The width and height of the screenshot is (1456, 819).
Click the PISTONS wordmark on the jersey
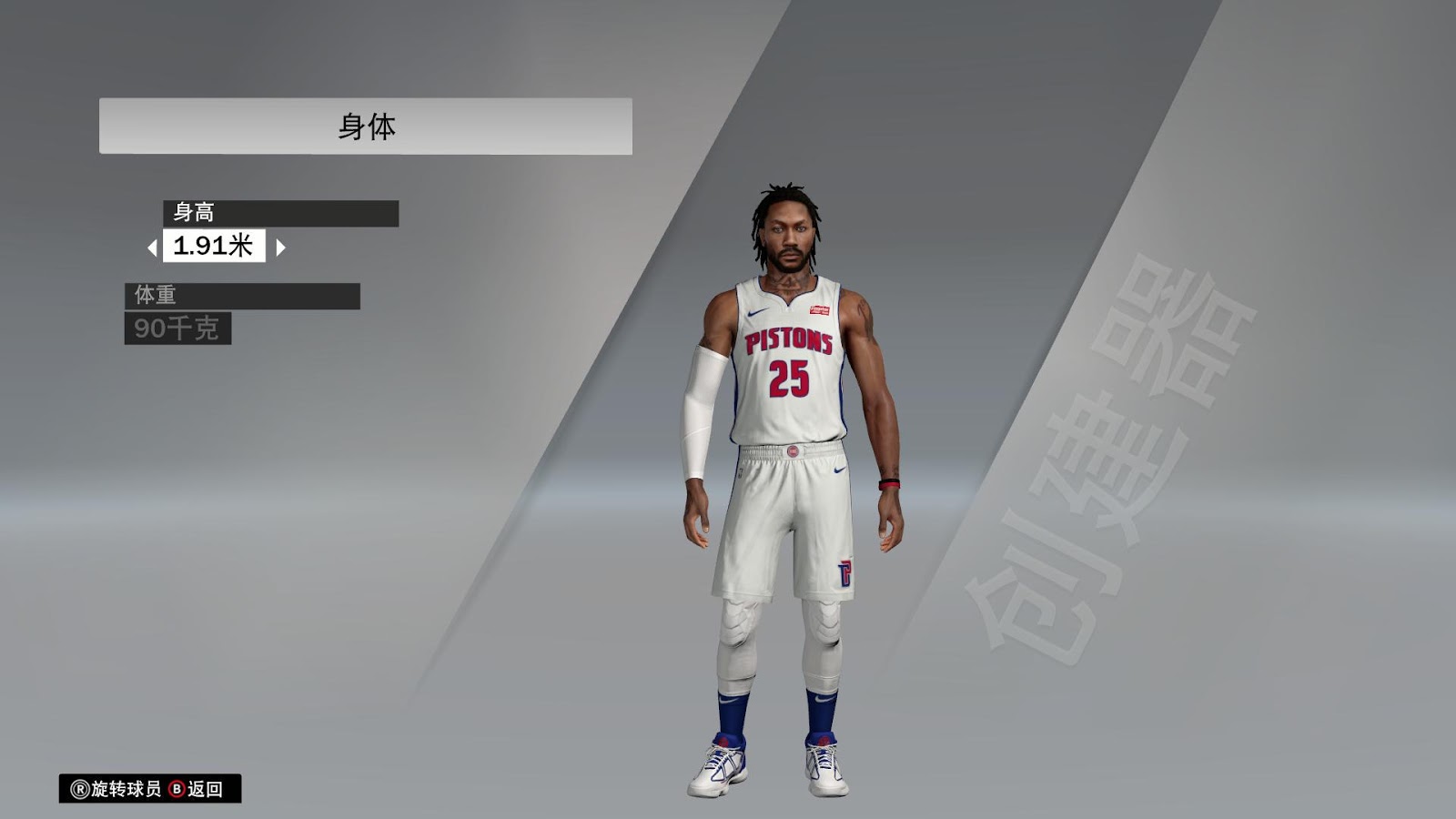(x=788, y=339)
